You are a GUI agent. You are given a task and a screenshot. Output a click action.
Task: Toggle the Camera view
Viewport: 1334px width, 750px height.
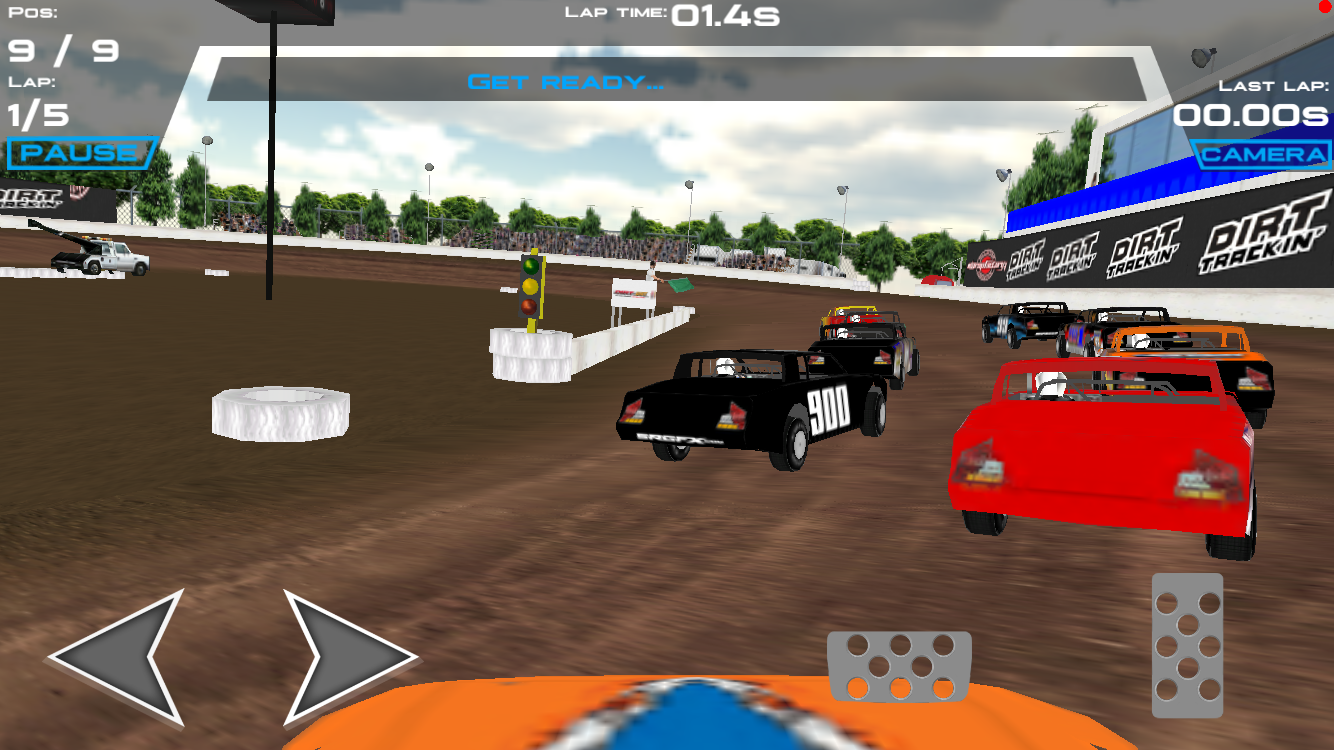pos(1262,155)
